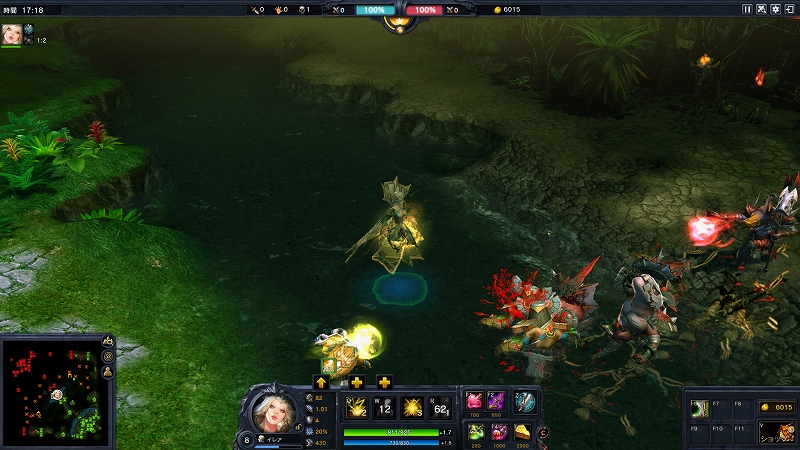Click the exit game button
Viewport: 800px width, 450px height.
(x=790, y=9)
